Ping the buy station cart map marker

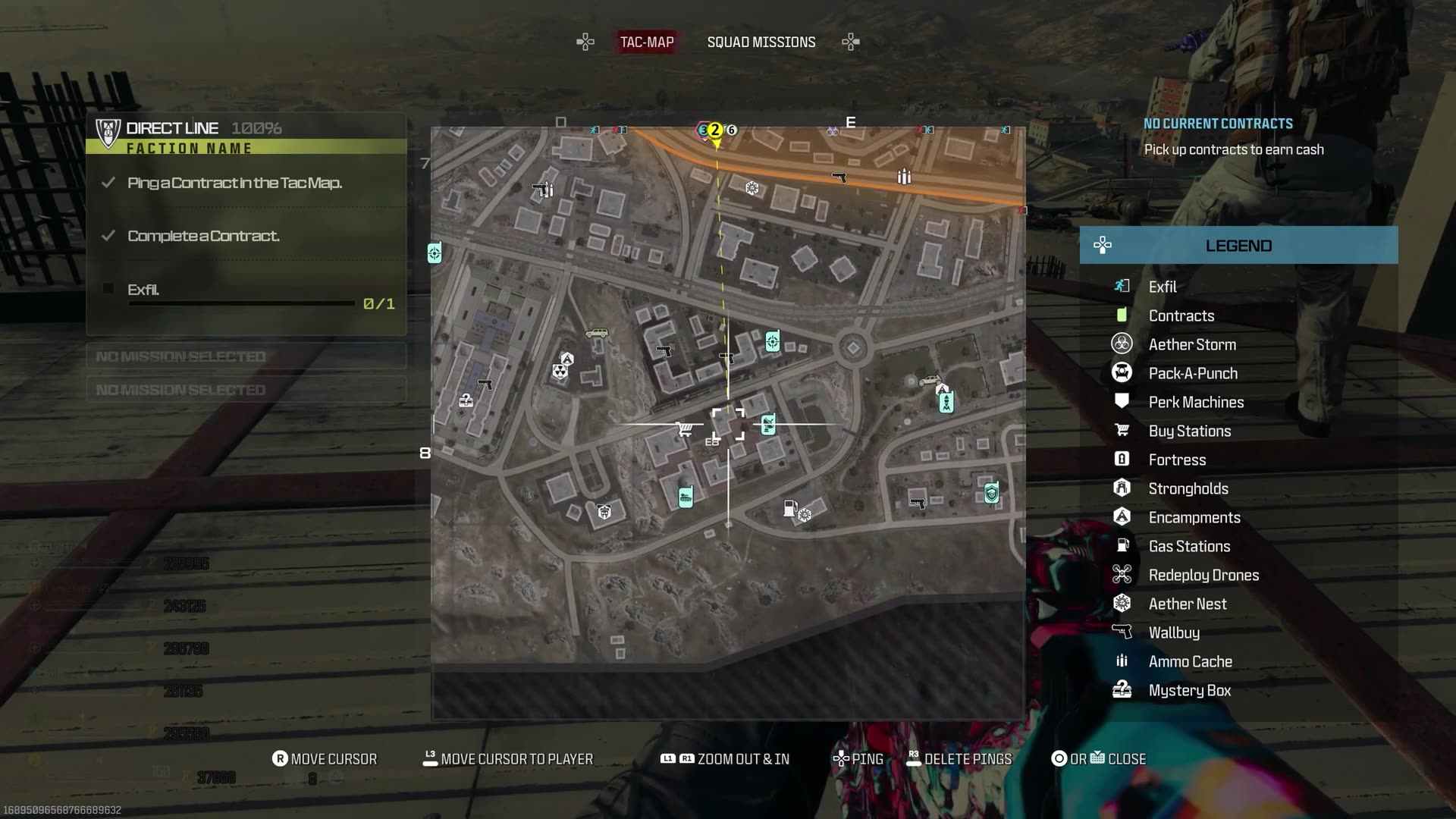point(685,429)
